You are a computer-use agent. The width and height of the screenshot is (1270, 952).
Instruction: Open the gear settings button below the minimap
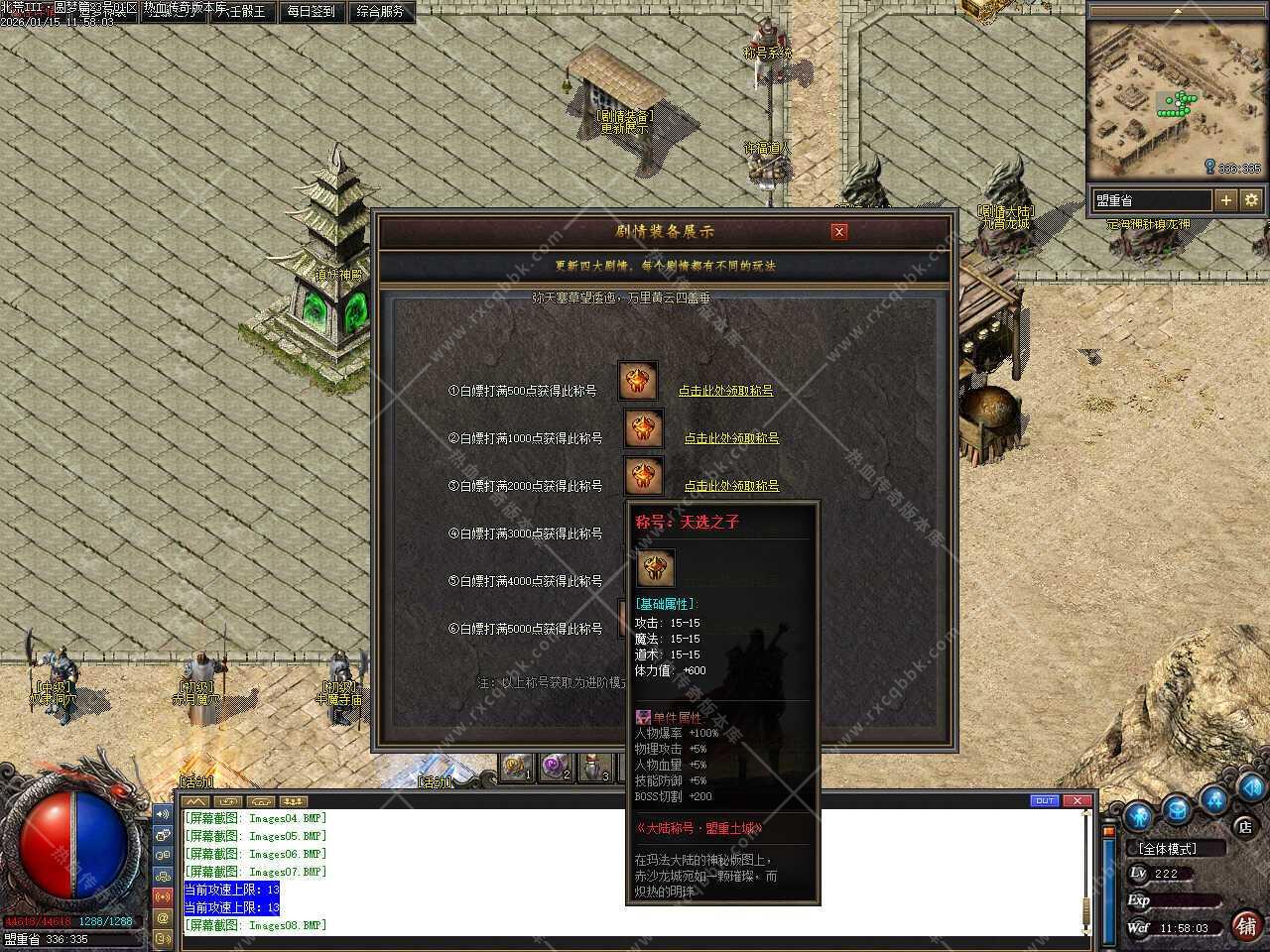[1251, 200]
